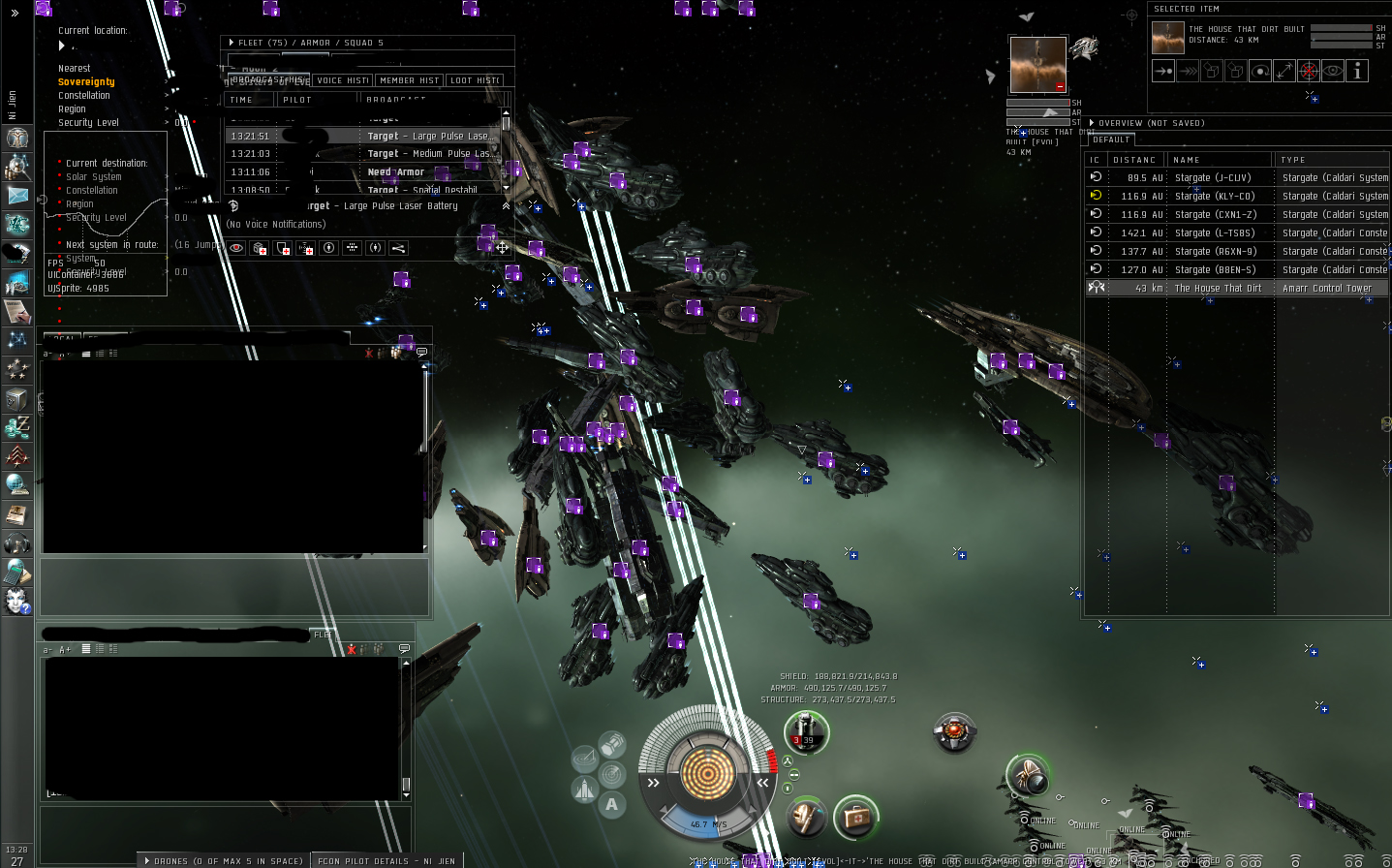Sort the overview by the Name column
The width and height of the screenshot is (1392, 868).
tap(1219, 160)
